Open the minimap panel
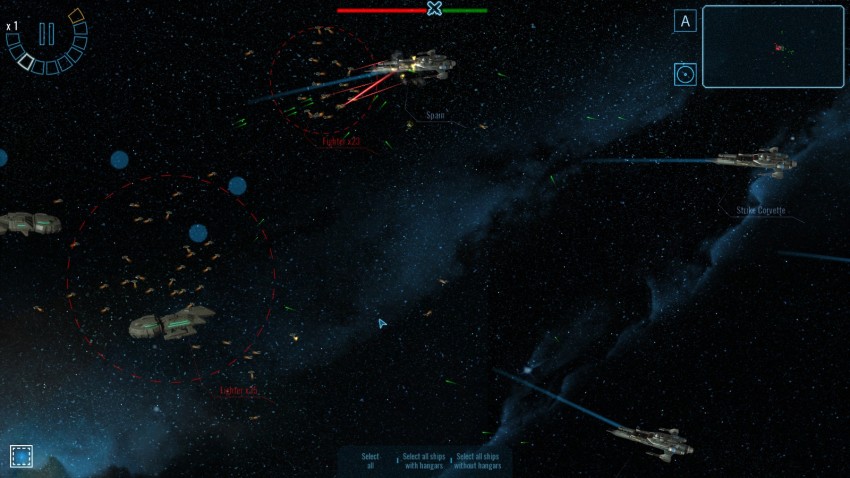The width and height of the screenshot is (850, 478). [773, 47]
